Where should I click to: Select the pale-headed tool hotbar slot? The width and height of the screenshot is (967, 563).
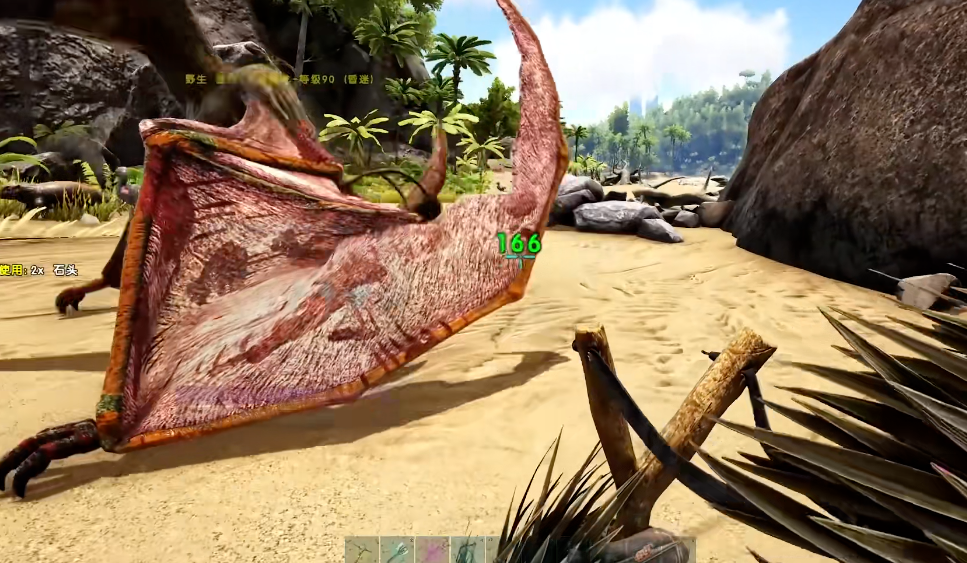click(397, 550)
